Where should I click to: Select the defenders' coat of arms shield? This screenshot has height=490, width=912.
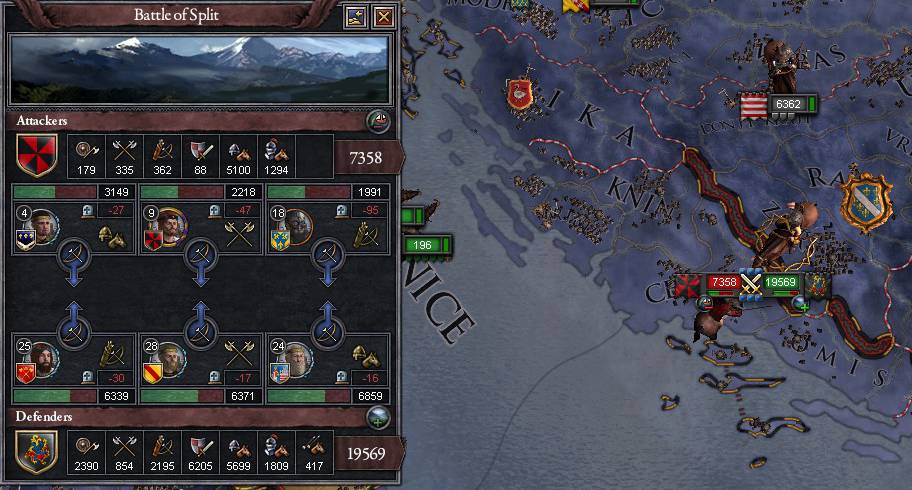36,449
